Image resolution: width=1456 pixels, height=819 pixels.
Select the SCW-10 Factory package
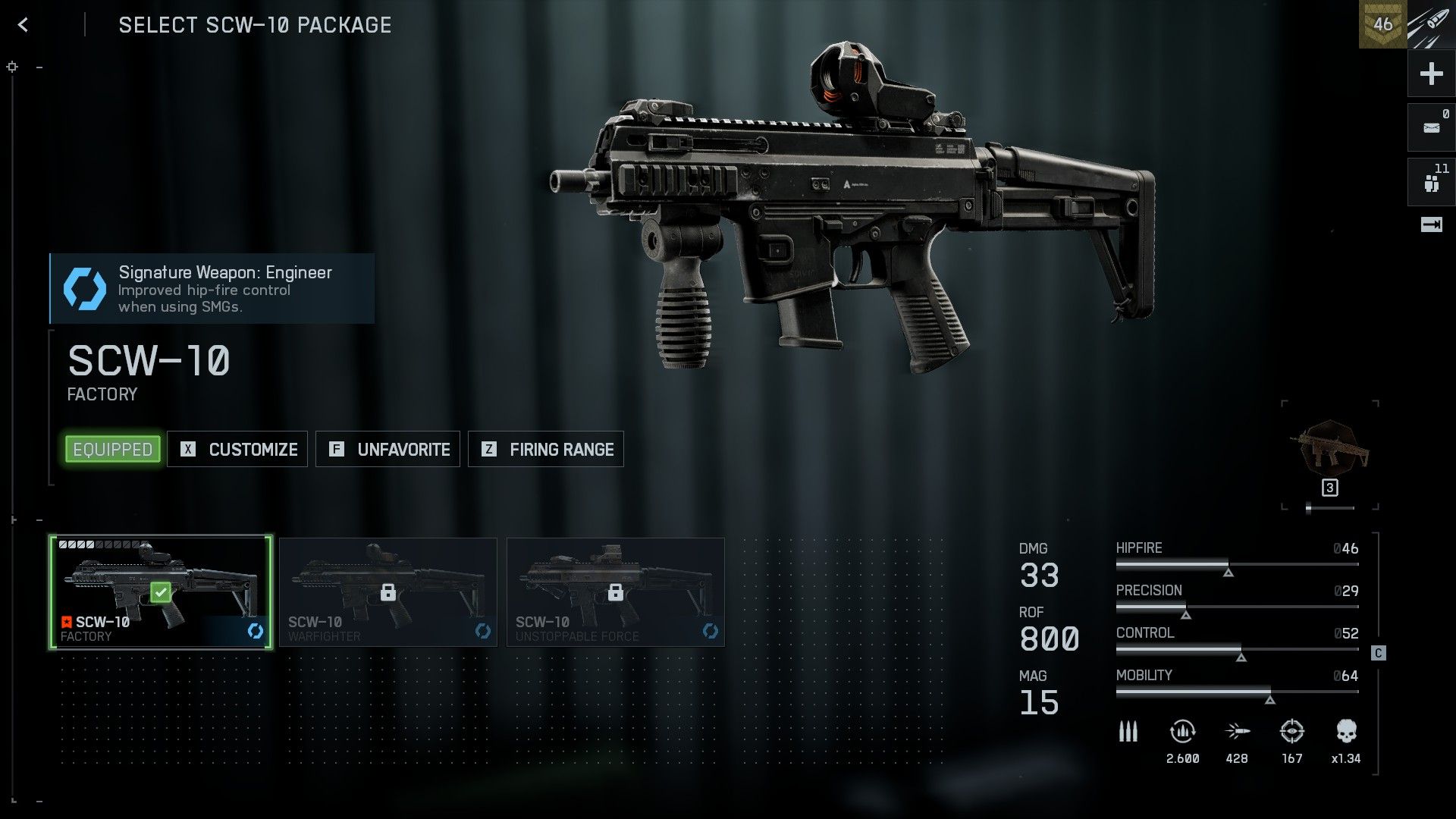click(x=161, y=592)
